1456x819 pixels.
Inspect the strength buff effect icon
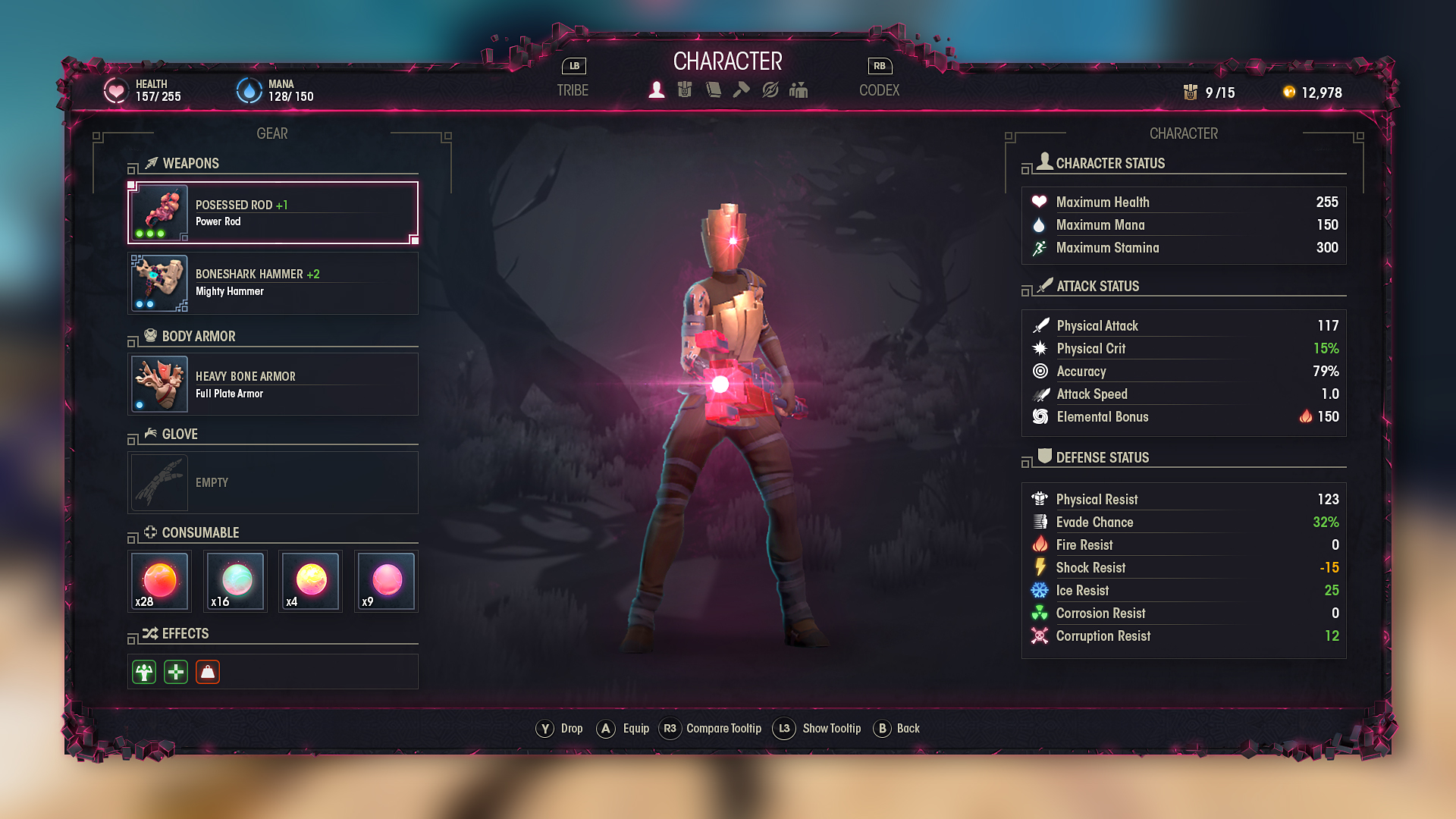tap(144, 672)
